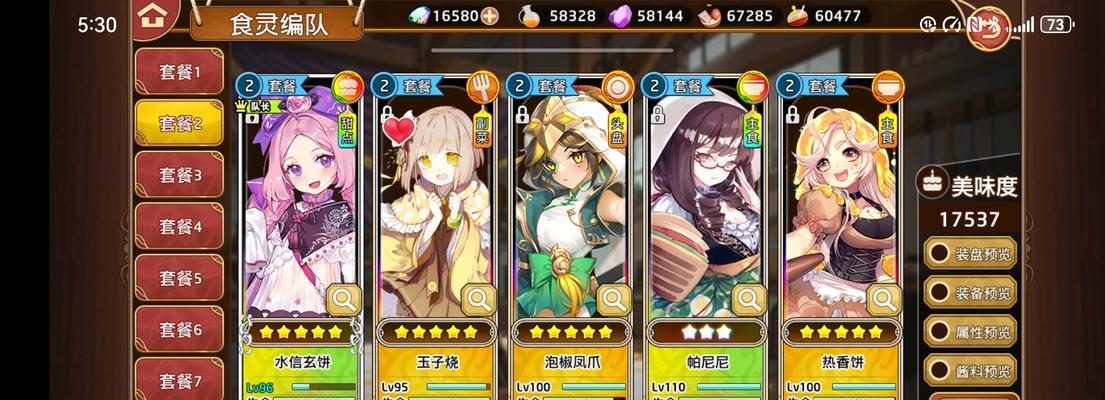Open the 套餐4 team tab
The height and width of the screenshot is (400, 1105).
179,227
